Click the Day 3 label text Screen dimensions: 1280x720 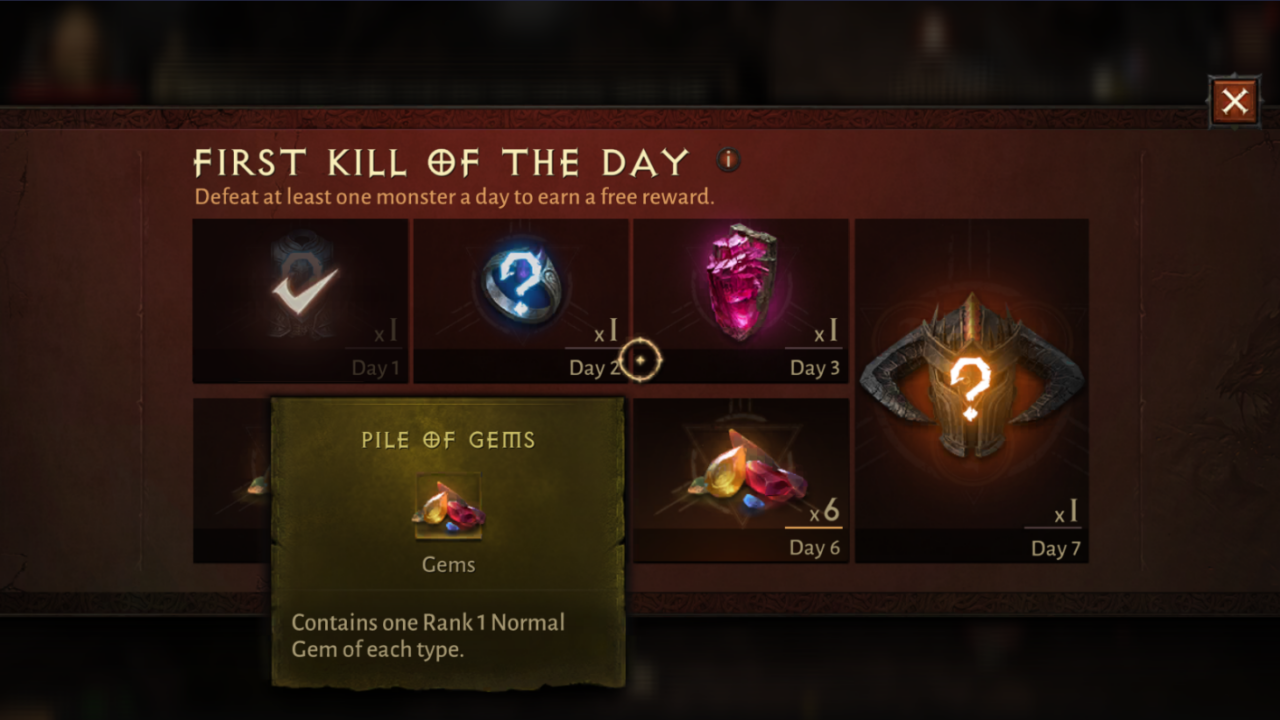(x=814, y=368)
